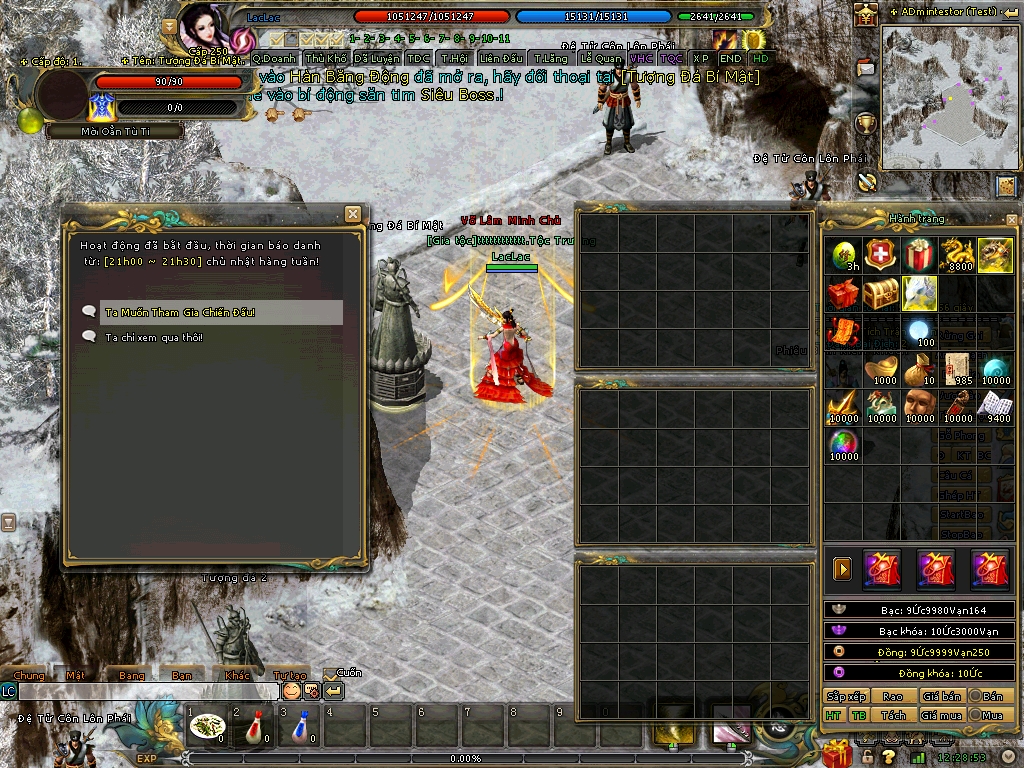Select "Ta chỉ xem qua thôi!" reply
The image size is (1024, 768).
coord(155,338)
